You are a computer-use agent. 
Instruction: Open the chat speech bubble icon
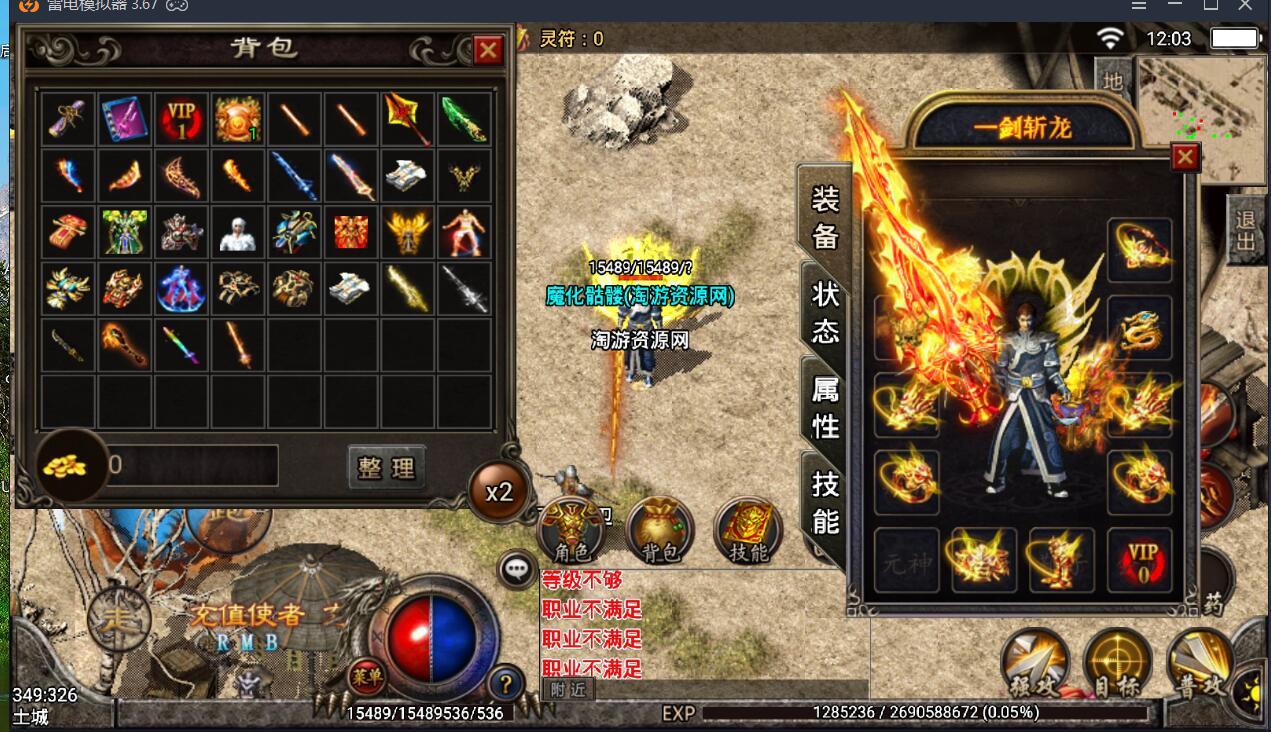pos(517,570)
